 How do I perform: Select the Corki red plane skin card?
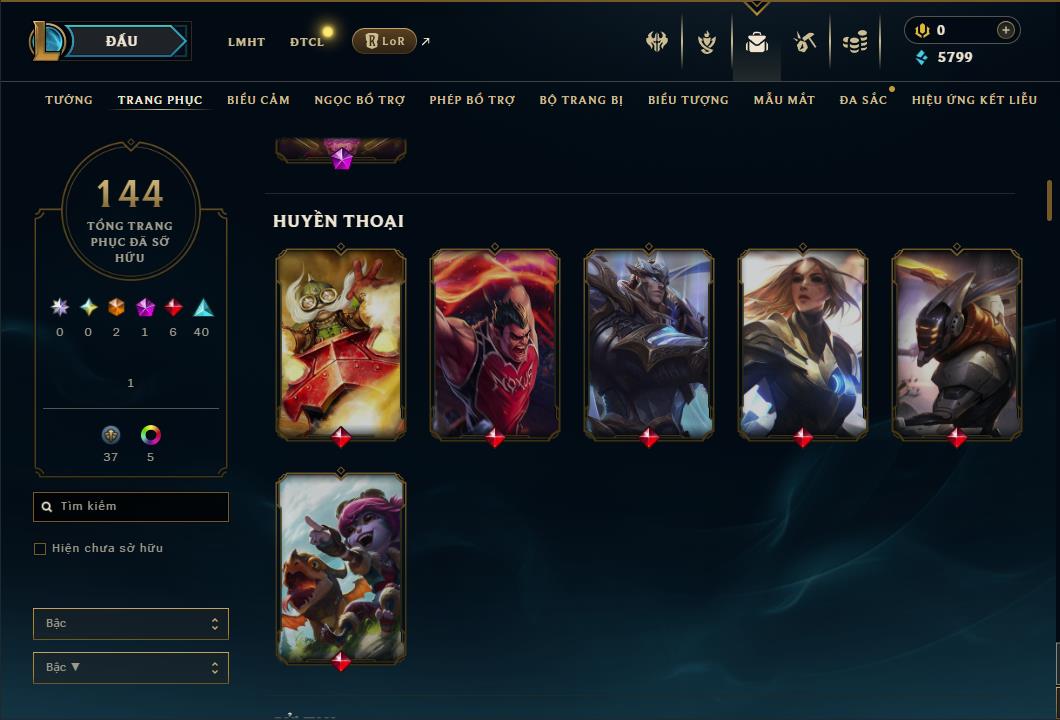(x=341, y=343)
